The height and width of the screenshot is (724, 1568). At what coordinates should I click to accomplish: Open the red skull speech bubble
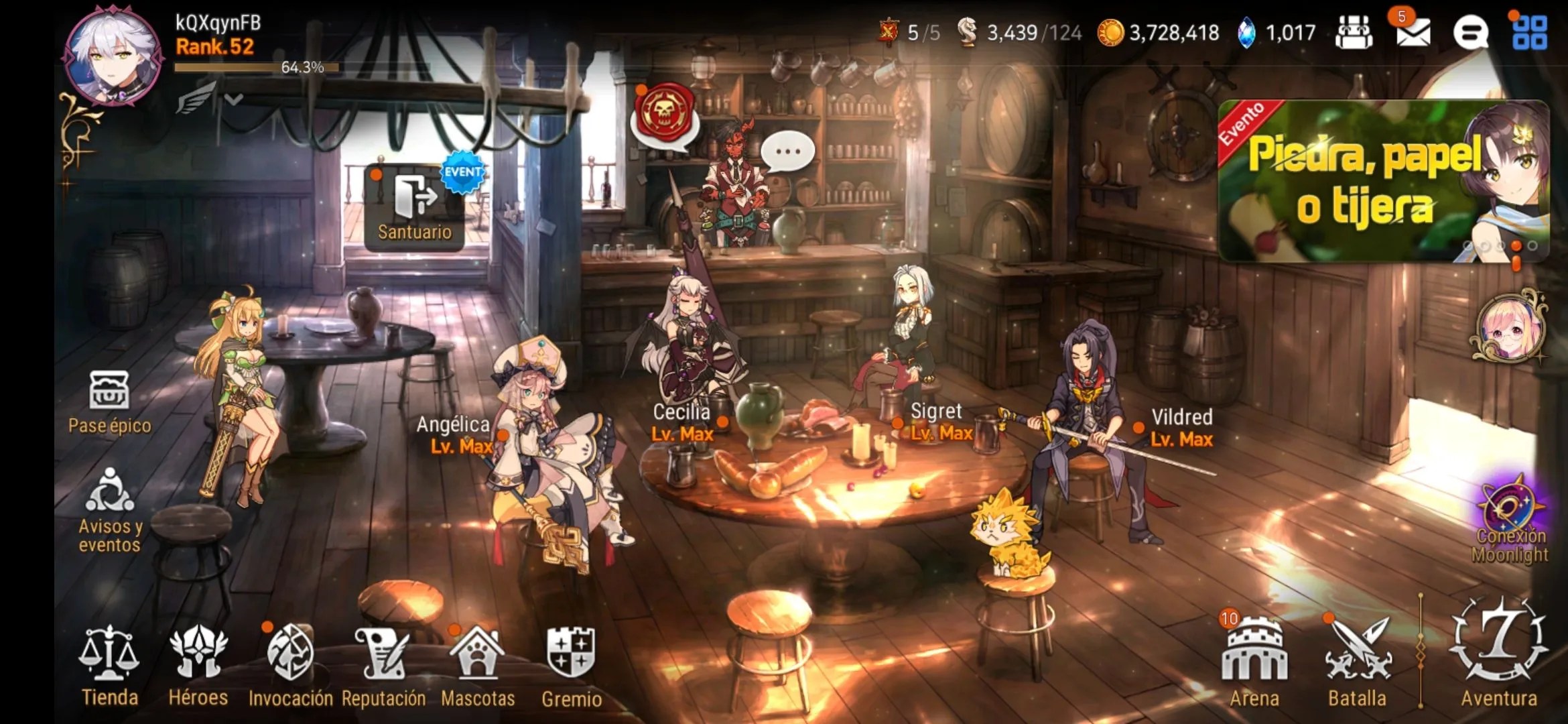pos(664,115)
